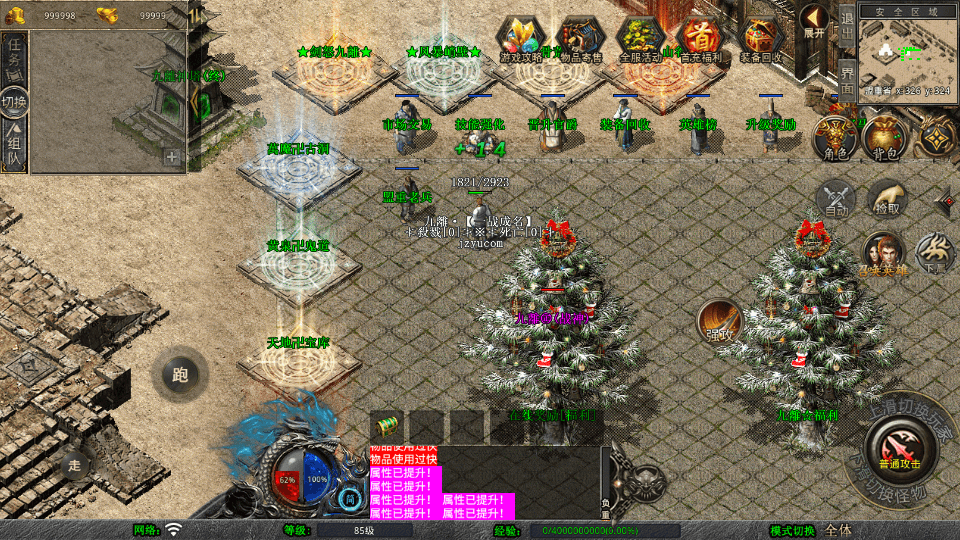Activate 召唤英雄 summon hero
The width and height of the screenshot is (960, 540).
coord(883,253)
